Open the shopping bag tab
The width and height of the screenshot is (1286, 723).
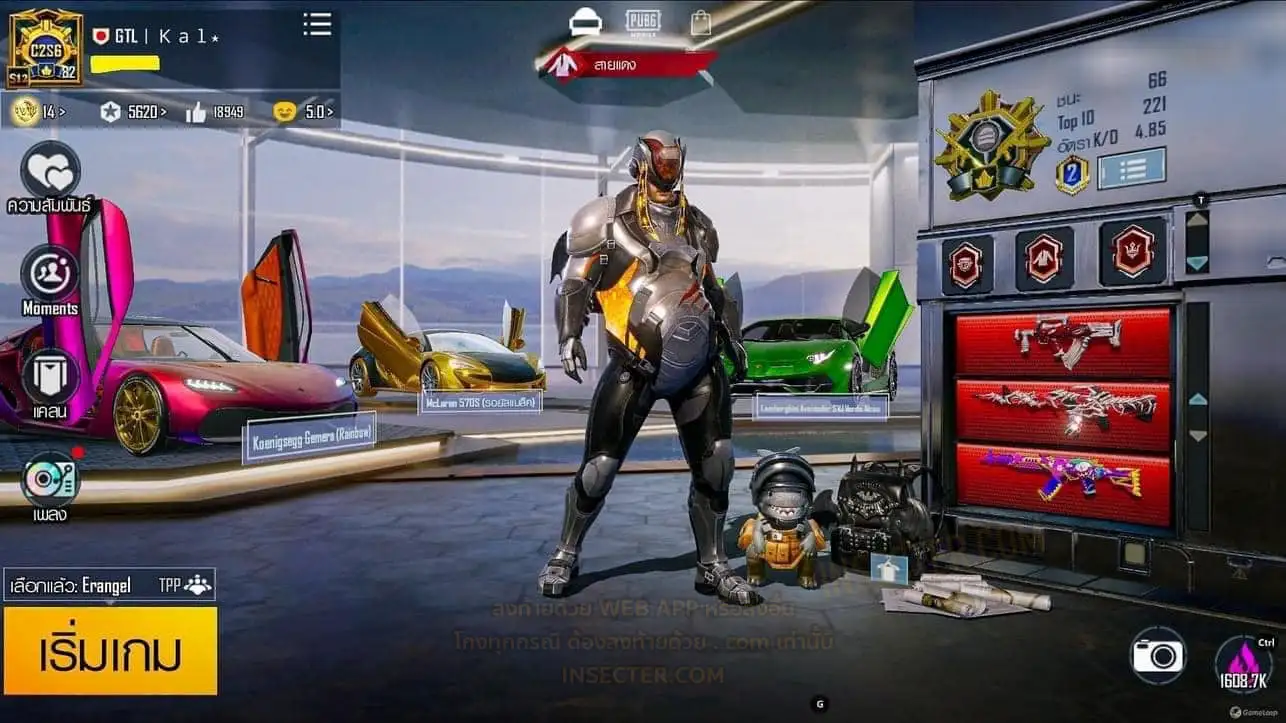[701, 22]
